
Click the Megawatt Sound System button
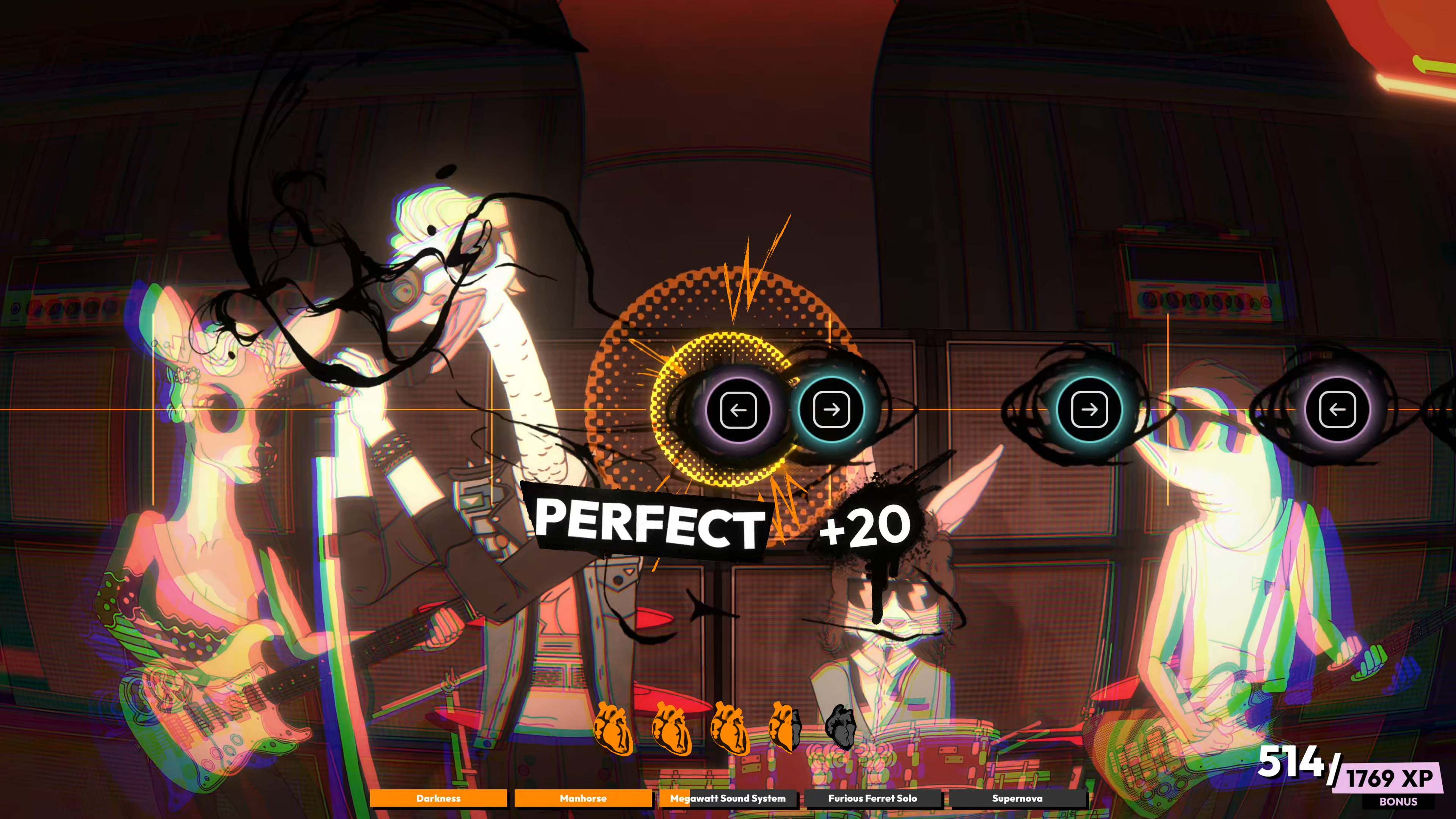728,799
